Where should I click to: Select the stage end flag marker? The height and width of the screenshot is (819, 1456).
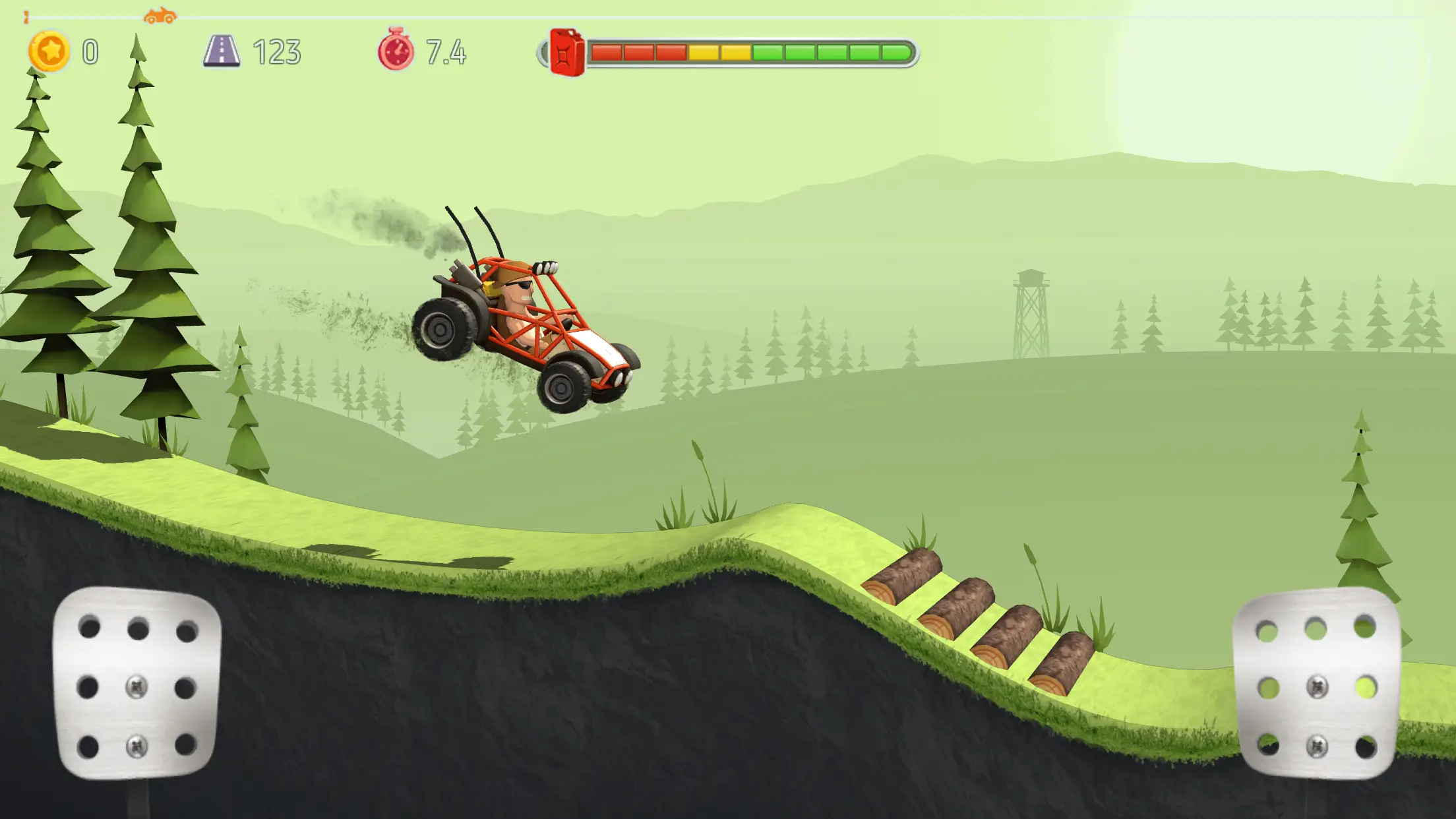pyautogui.click(x=26, y=16)
